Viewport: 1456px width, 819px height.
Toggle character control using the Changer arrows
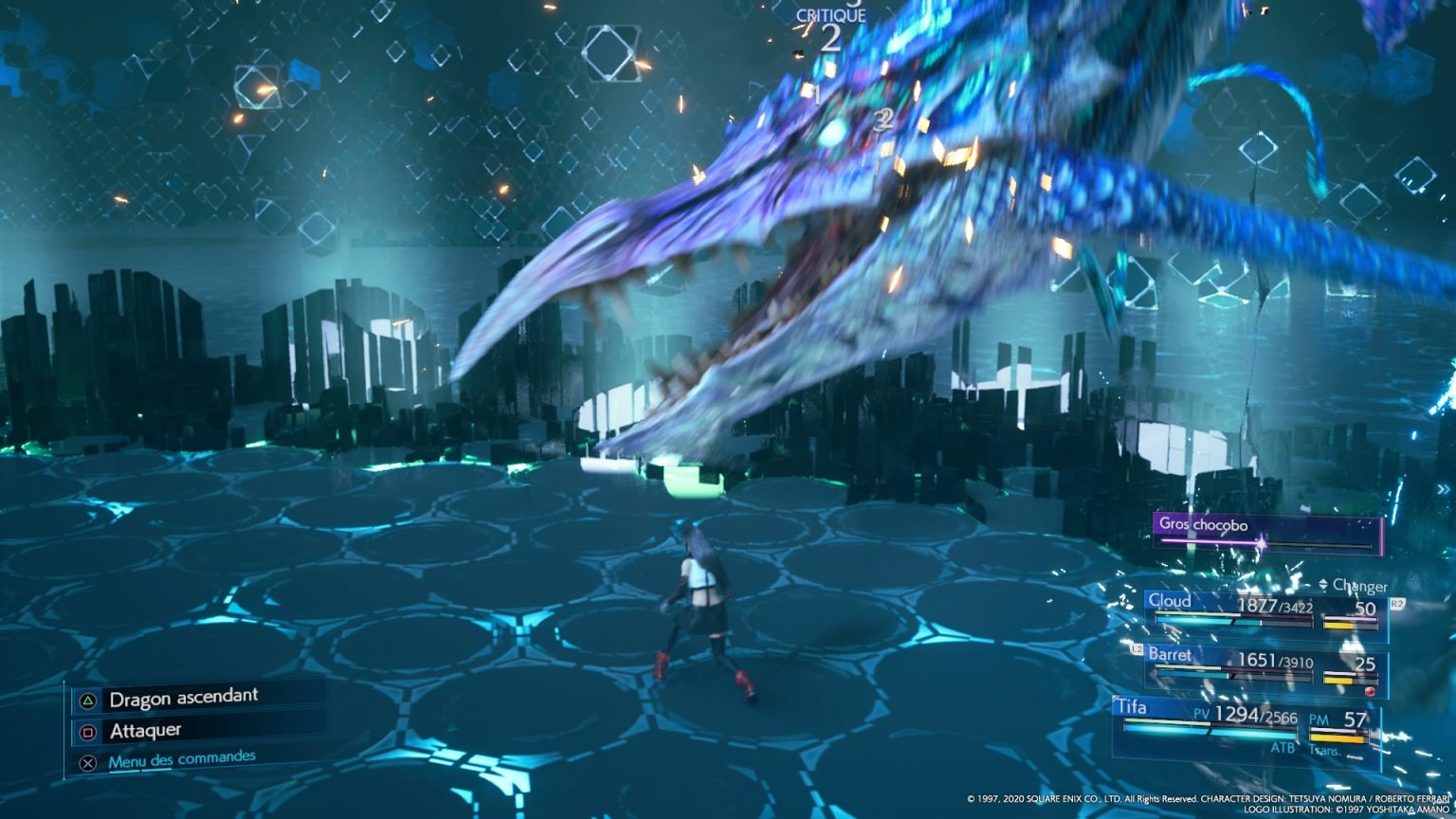(x=1322, y=586)
